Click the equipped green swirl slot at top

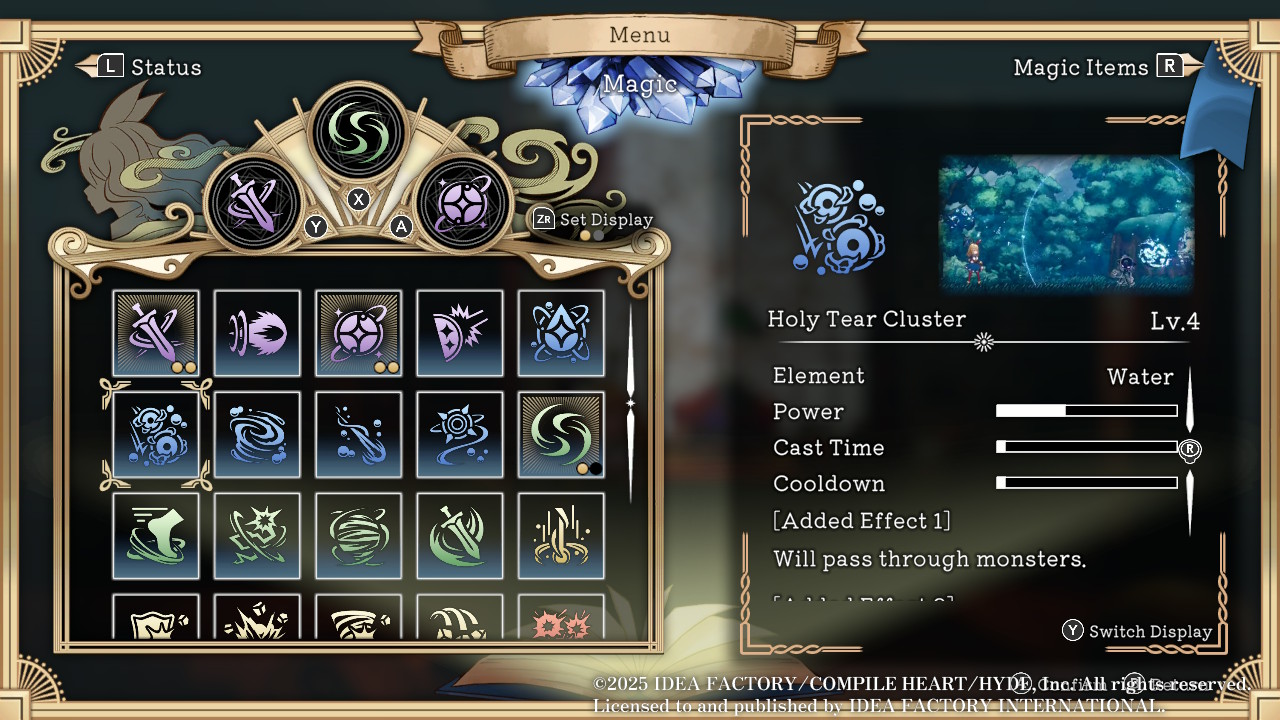358,131
